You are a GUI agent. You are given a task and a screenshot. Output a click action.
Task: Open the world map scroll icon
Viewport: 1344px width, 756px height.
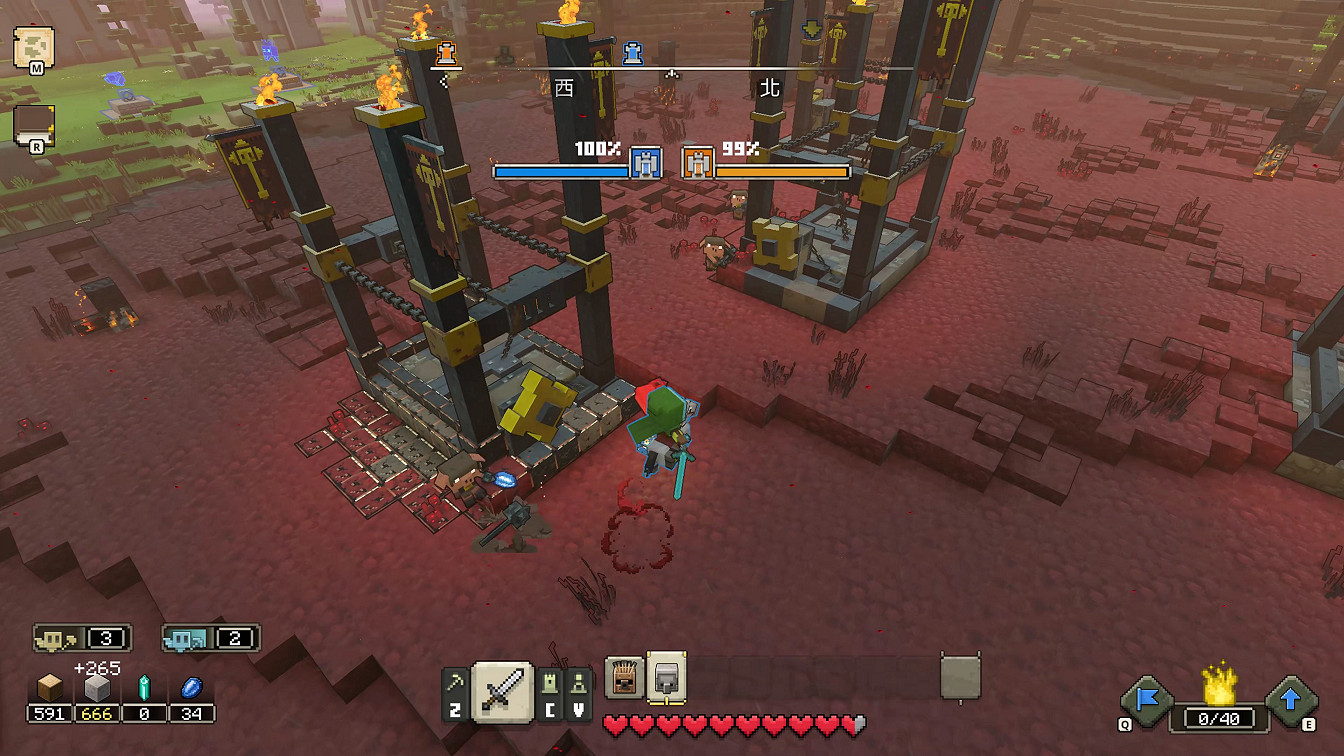coord(33,46)
